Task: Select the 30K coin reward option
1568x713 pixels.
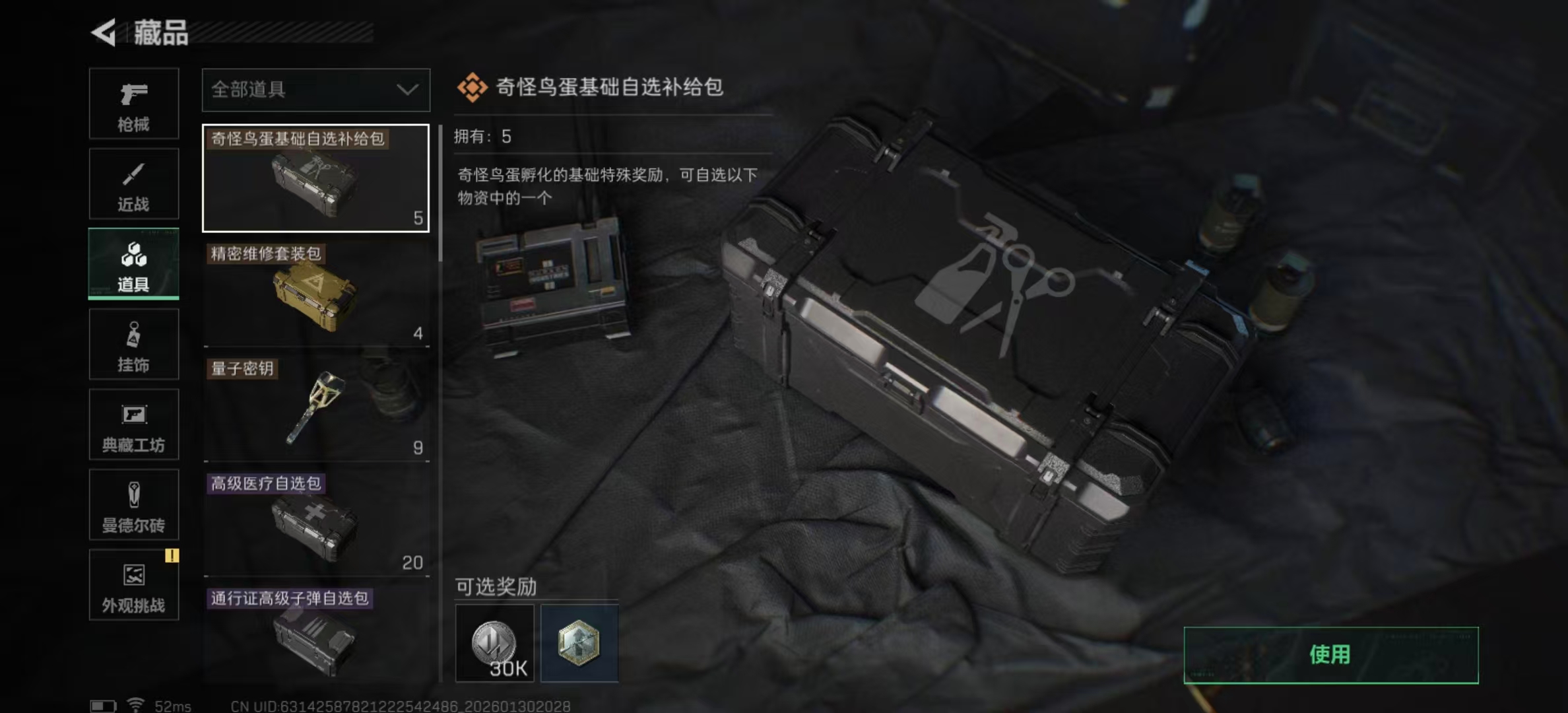Action: (x=495, y=642)
